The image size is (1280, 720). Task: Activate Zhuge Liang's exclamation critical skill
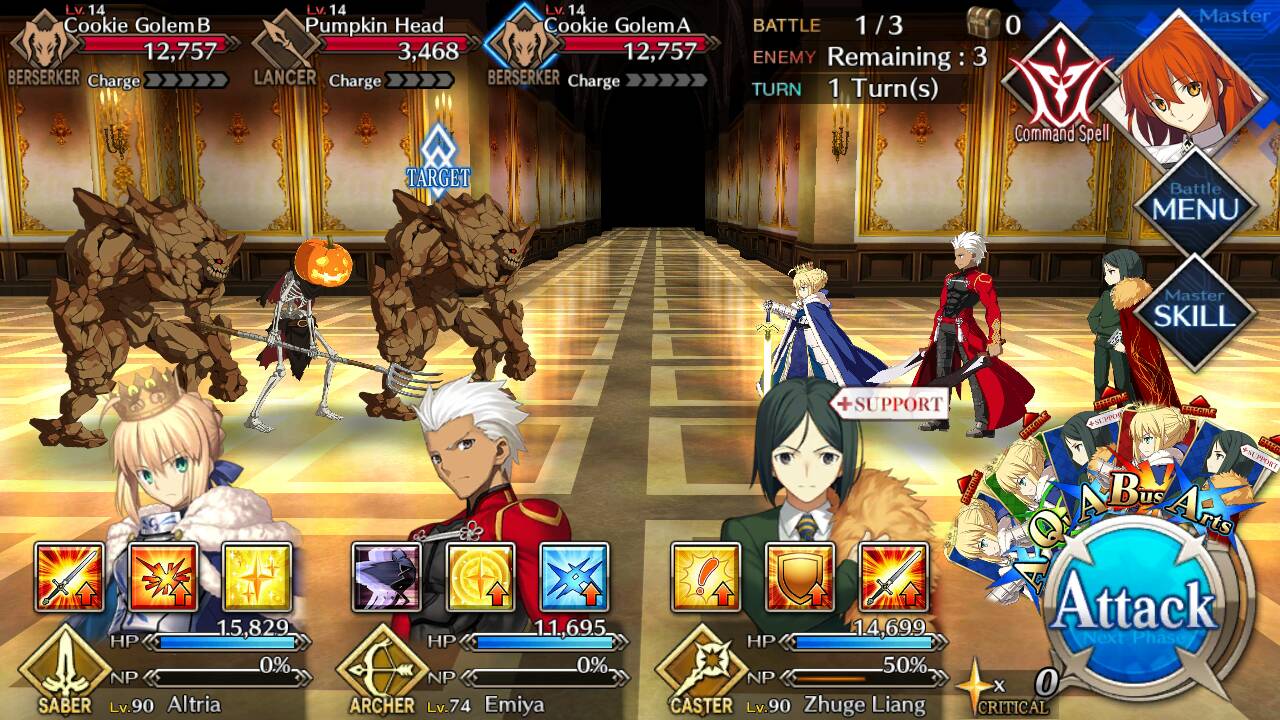coord(706,577)
